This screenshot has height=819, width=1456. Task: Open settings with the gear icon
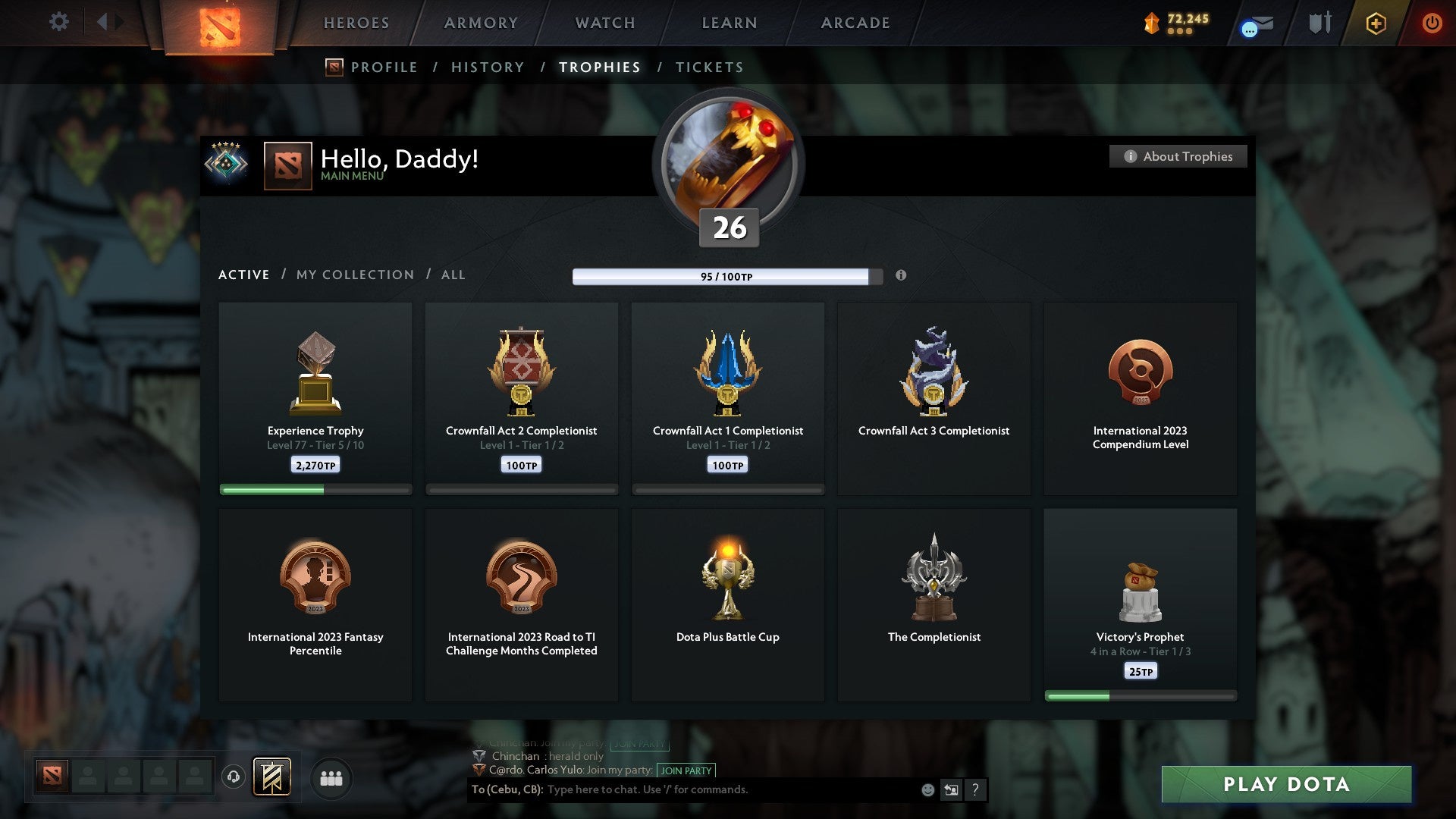click(x=58, y=22)
